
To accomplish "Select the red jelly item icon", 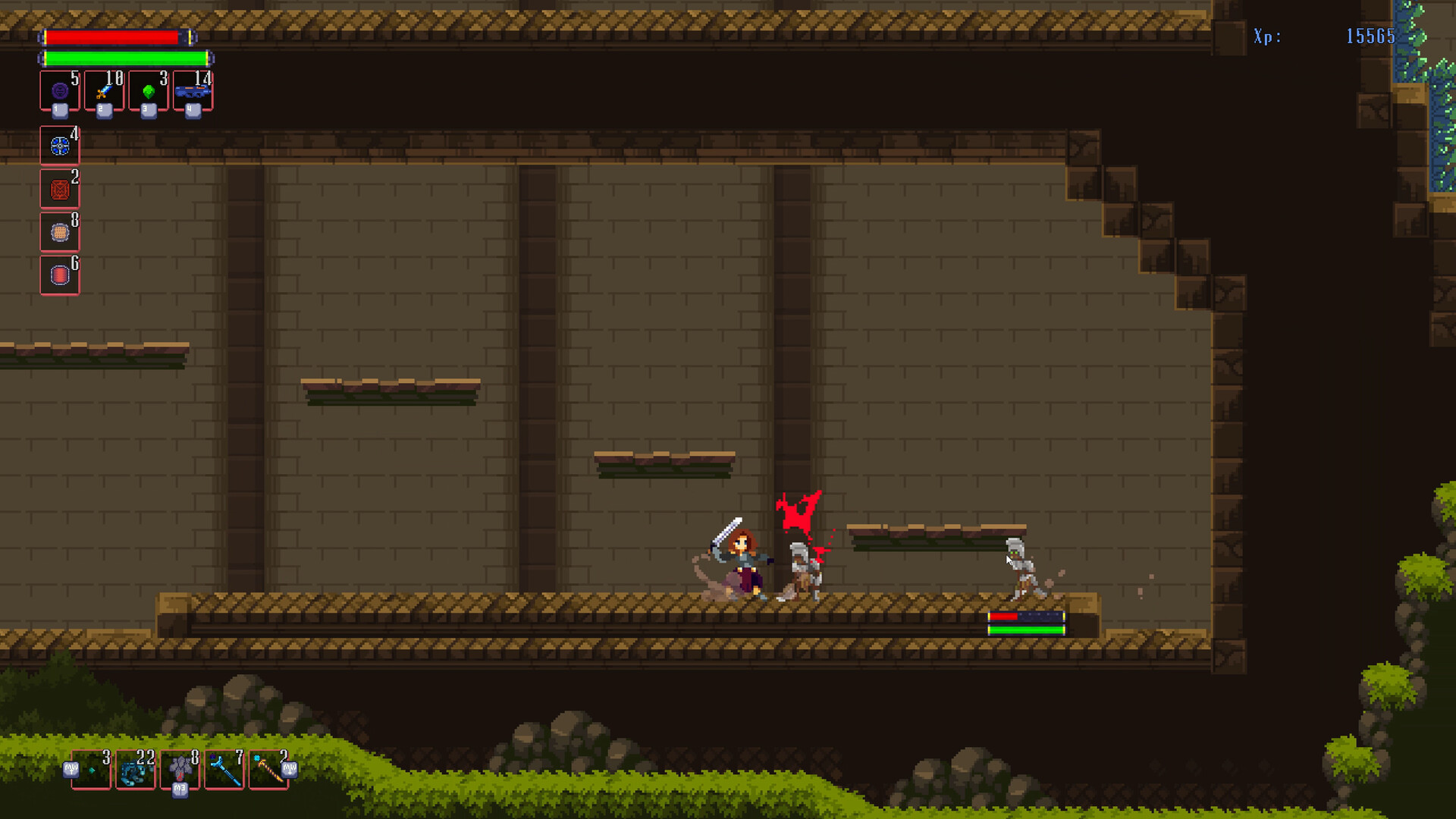I will [59, 275].
